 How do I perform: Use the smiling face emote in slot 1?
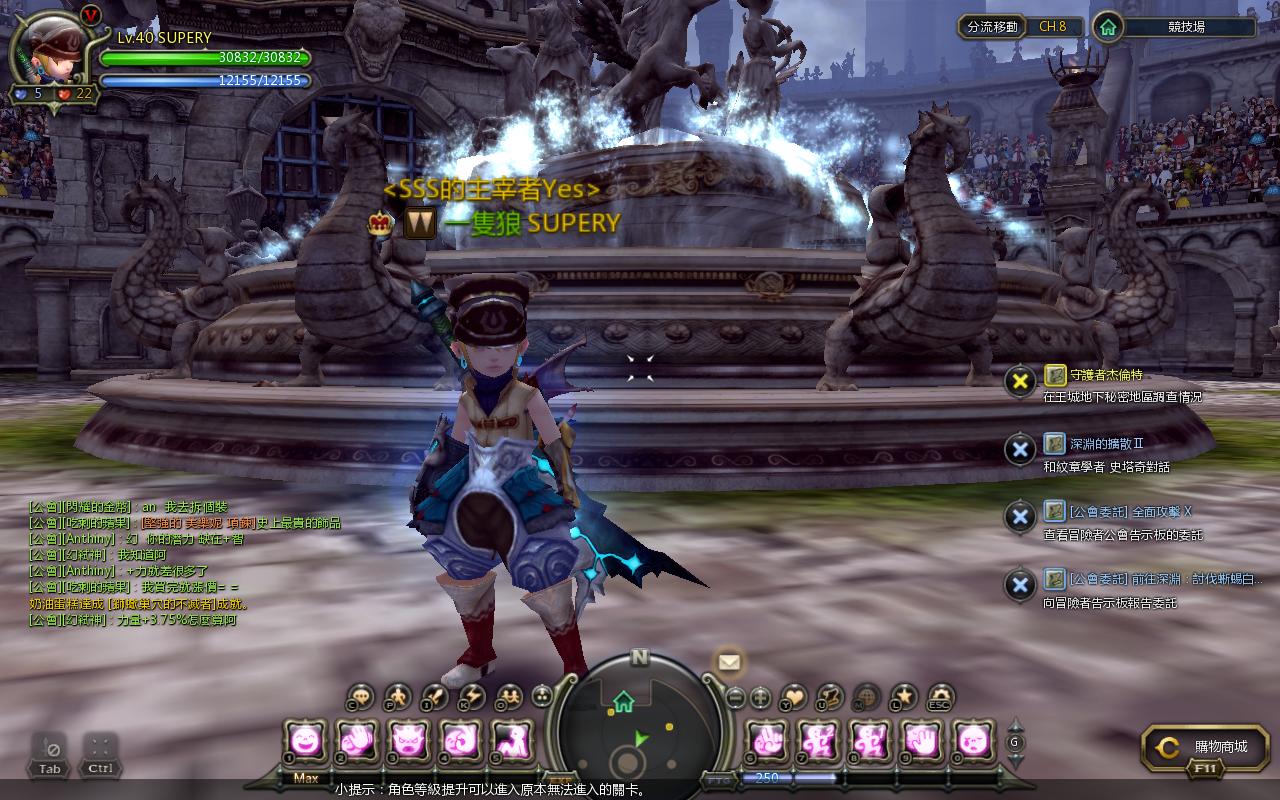[305, 741]
